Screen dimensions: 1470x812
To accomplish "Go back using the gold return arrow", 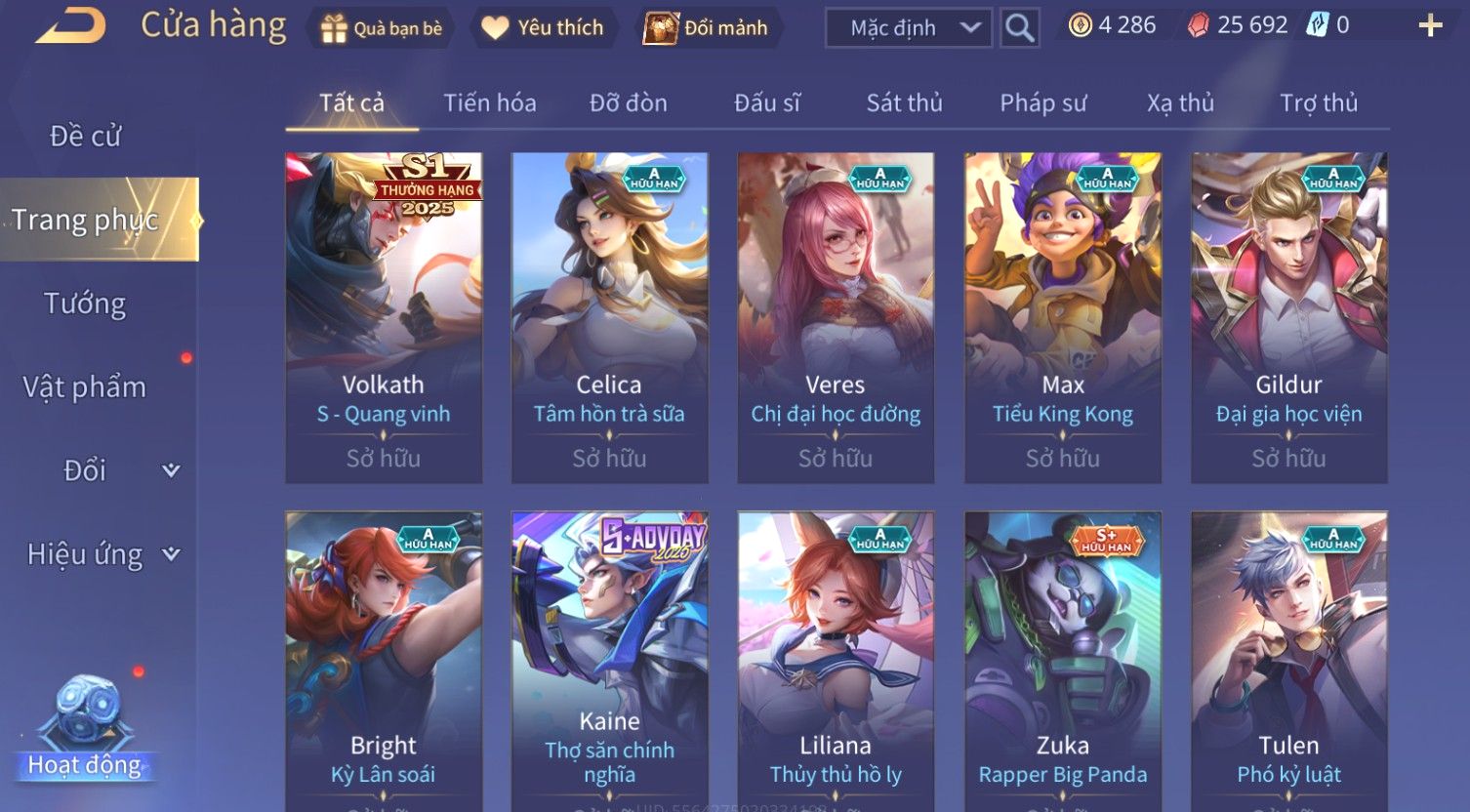I will tap(71, 26).
